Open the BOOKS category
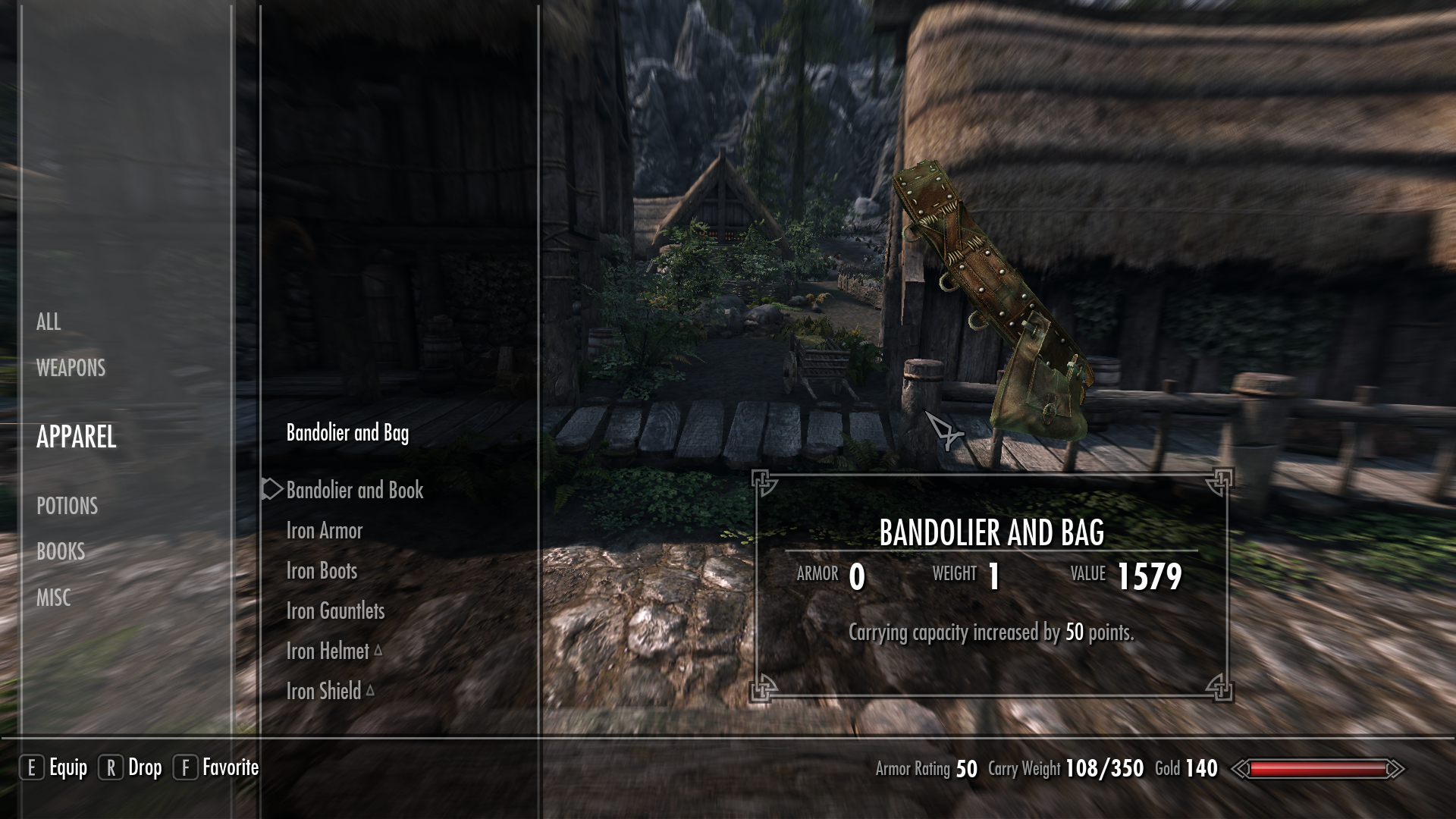 pyautogui.click(x=61, y=552)
